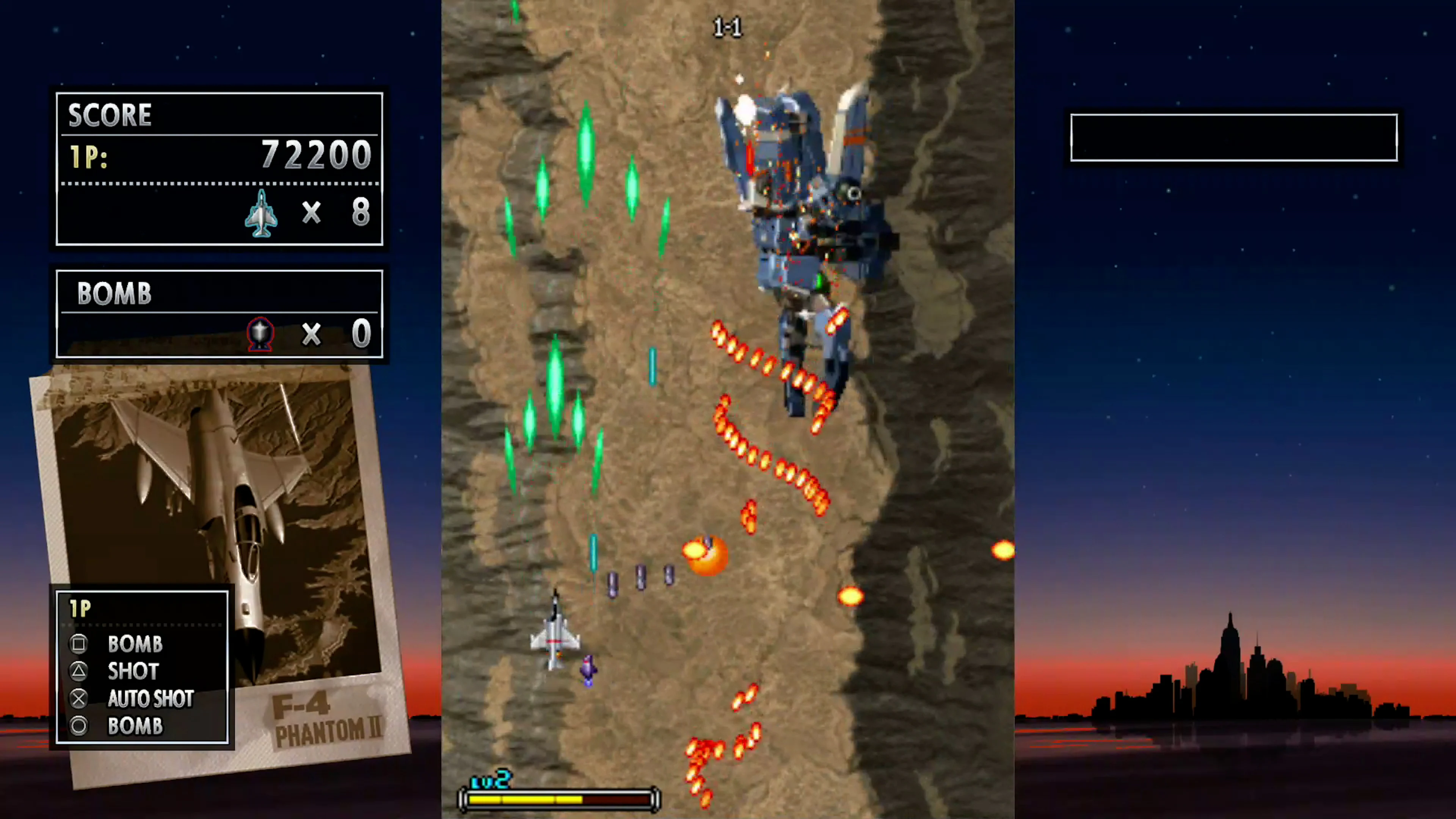Click the Cross button icon for AUTO SHOT

tap(79, 699)
